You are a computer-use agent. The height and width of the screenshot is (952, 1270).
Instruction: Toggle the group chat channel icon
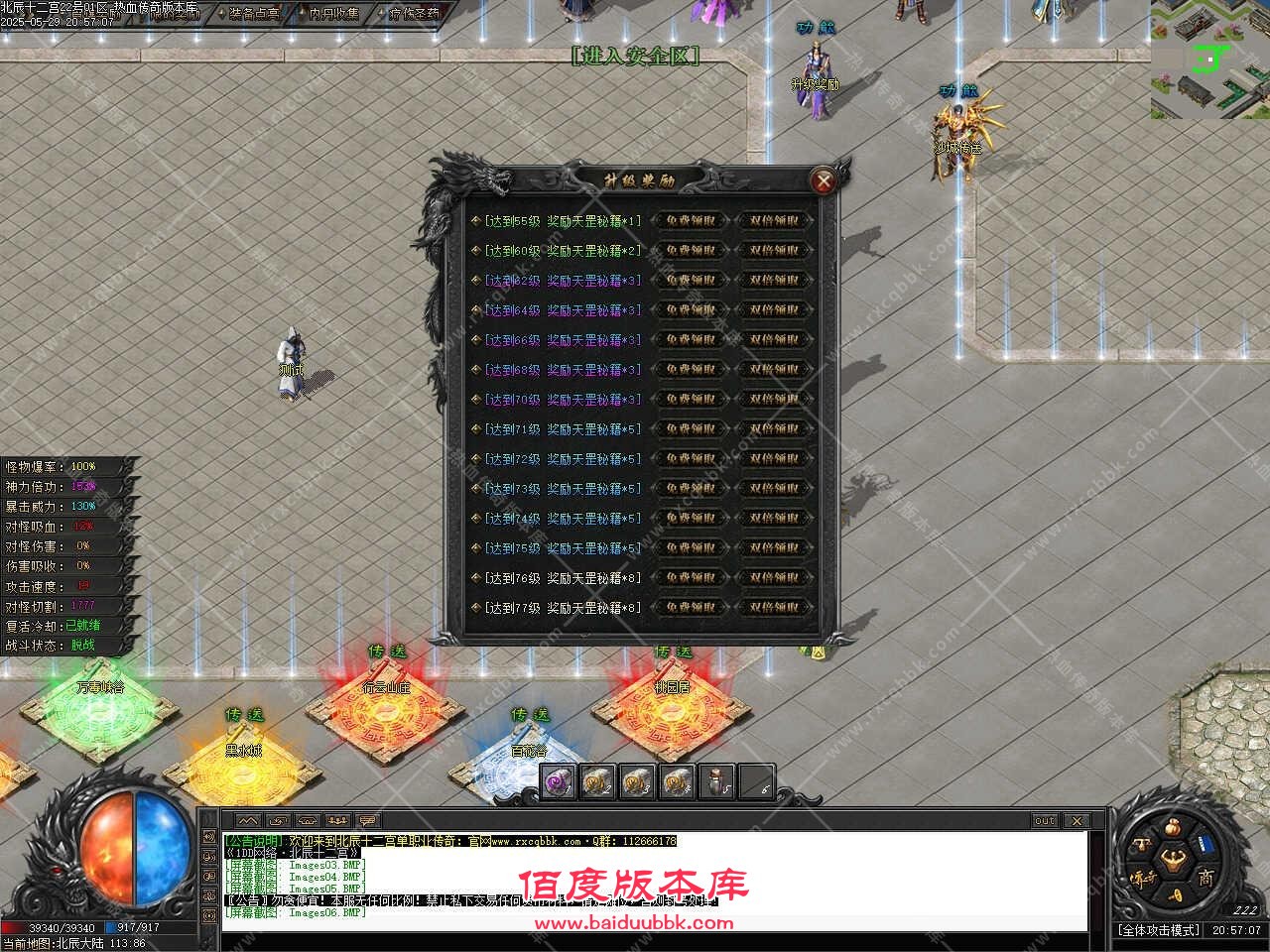click(x=337, y=820)
